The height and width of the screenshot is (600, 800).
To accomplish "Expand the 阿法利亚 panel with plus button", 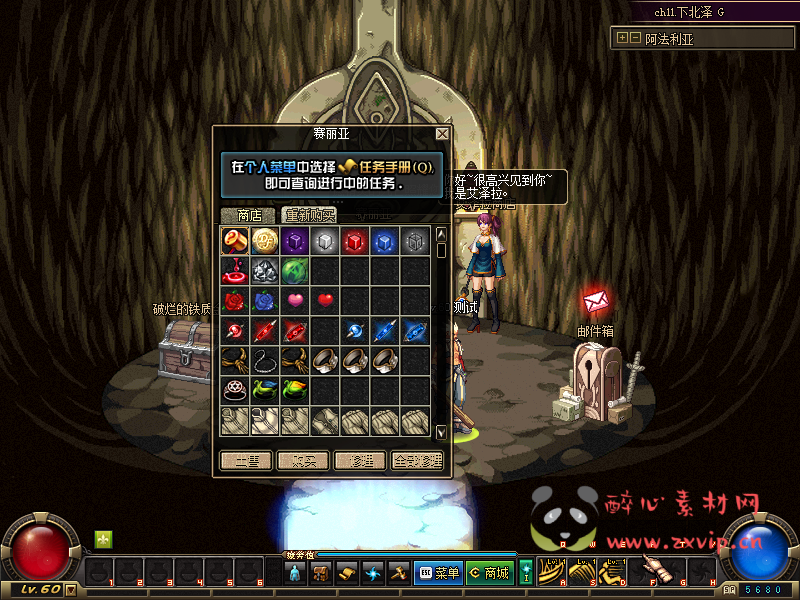I will click(x=623, y=38).
